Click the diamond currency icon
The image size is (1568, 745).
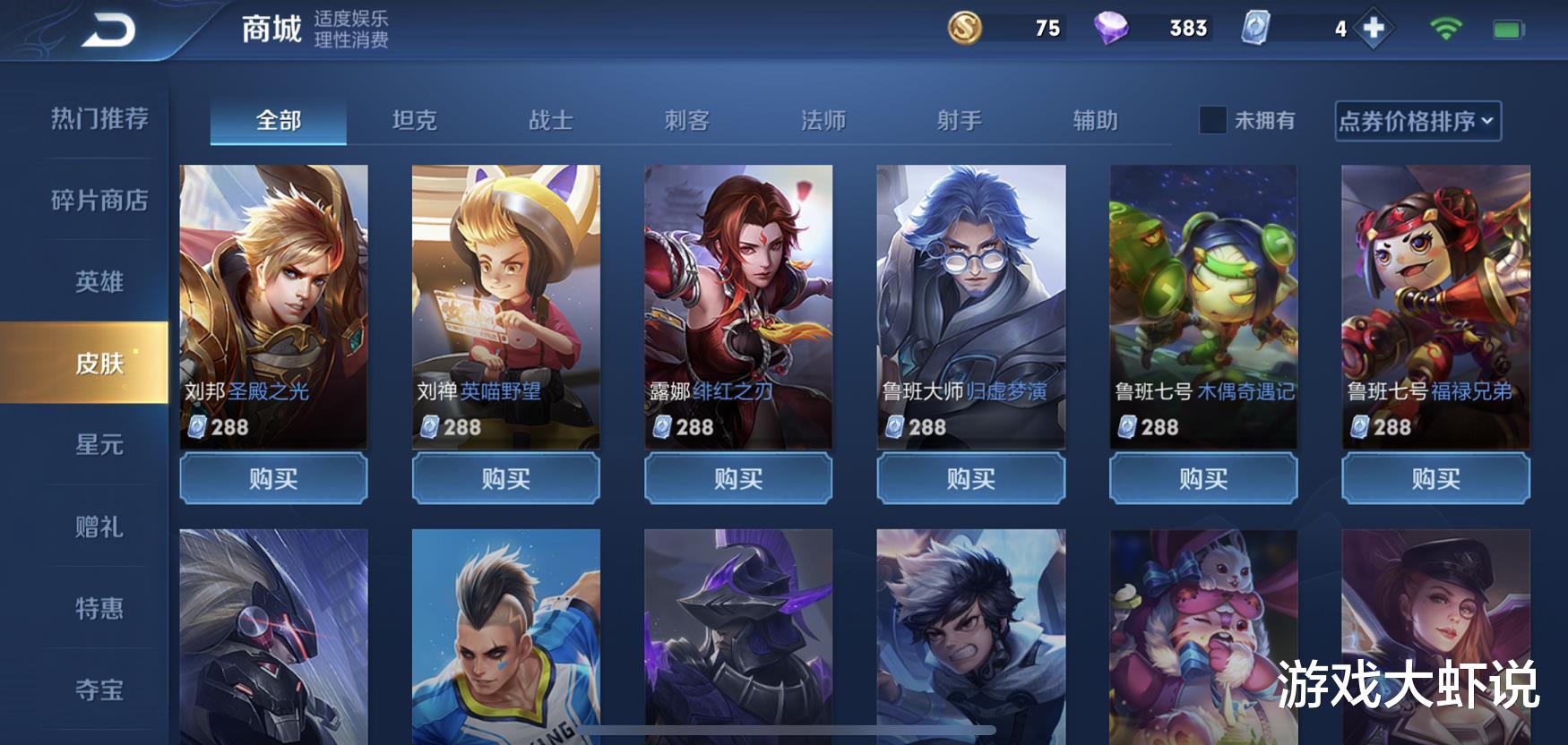1114,30
